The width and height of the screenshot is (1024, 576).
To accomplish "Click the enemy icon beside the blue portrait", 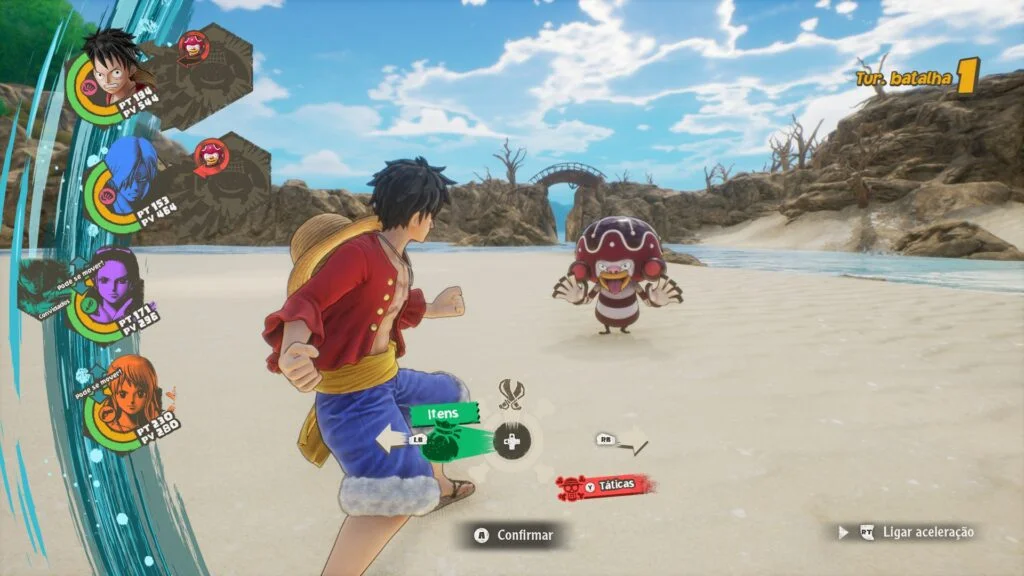I will pyautogui.click(x=211, y=154).
